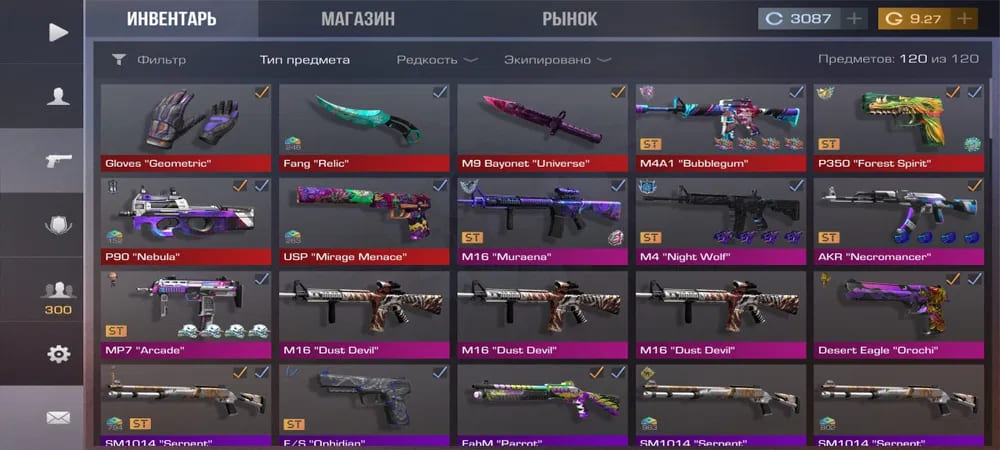Choose the P350 "Forest Spirit" pistol
The width and height of the screenshot is (1000, 450).
pyautogui.click(x=899, y=127)
